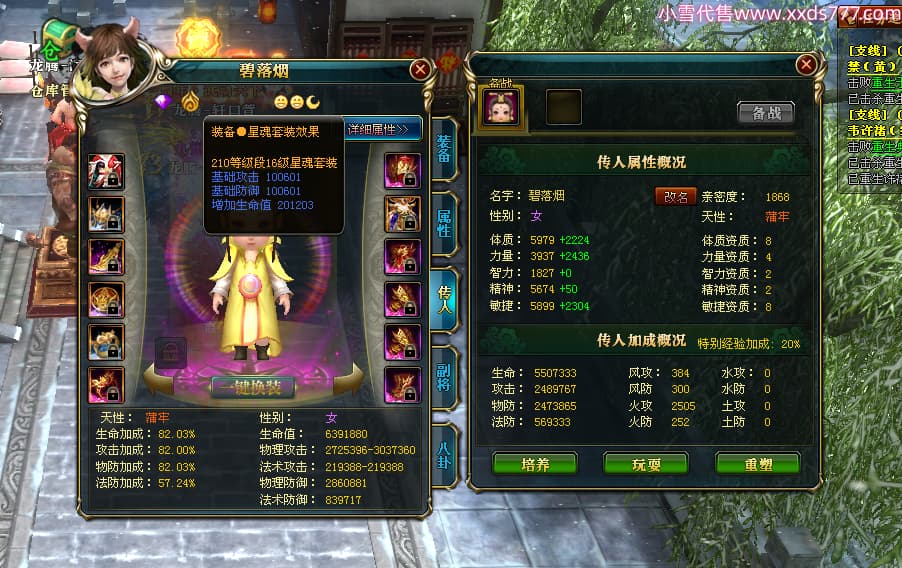902x568 pixels.
Task: Select the padlock slot beside the character
Action: click(x=171, y=351)
